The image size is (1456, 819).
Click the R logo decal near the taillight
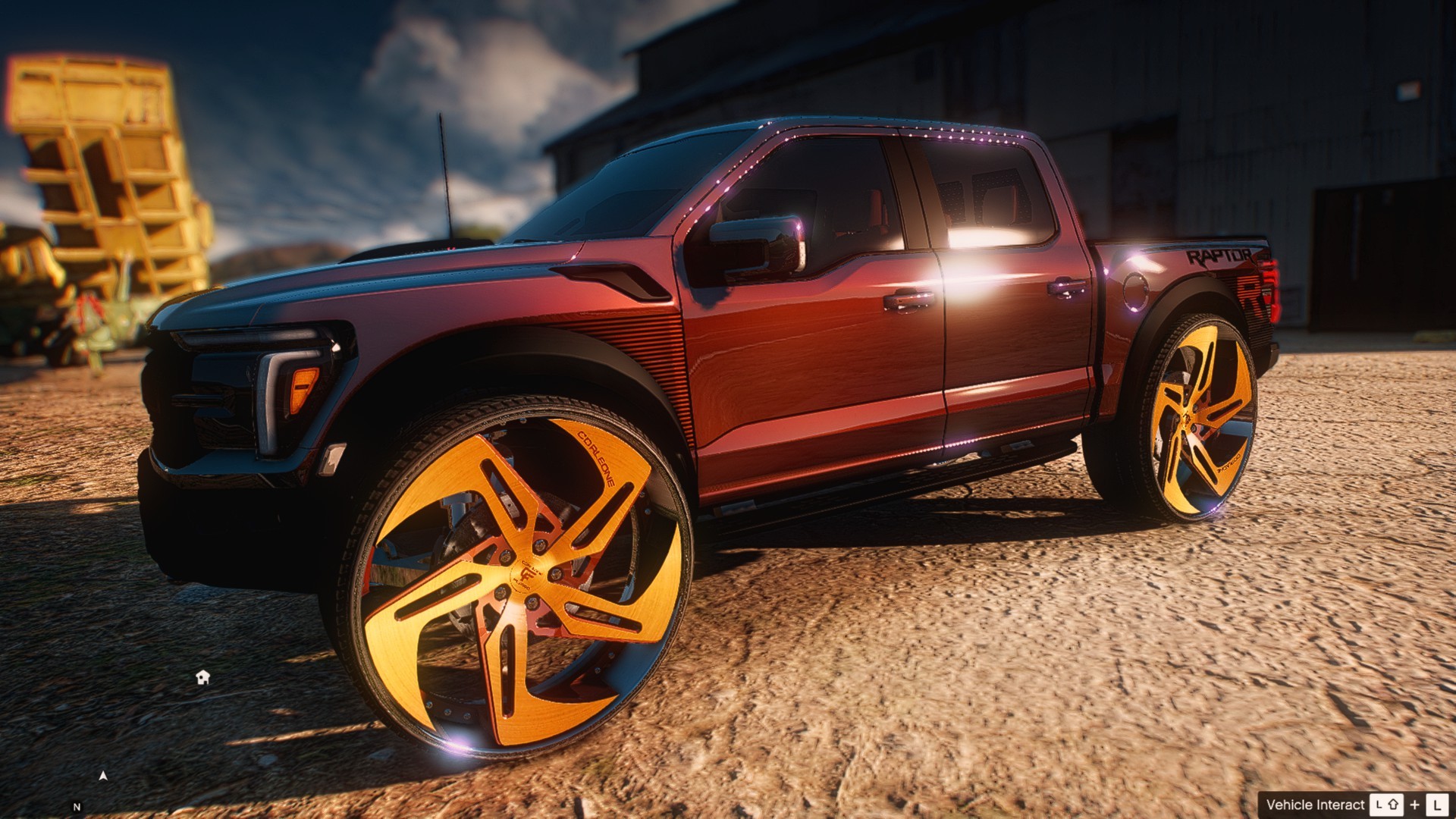pyautogui.click(x=1251, y=294)
